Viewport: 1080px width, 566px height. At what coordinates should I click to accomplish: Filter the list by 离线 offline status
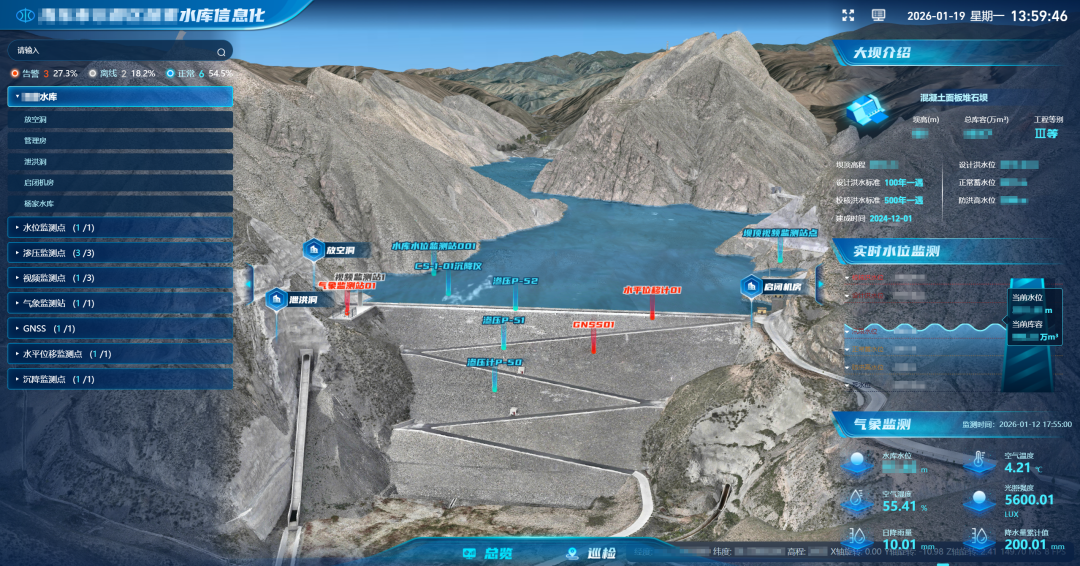108,74
